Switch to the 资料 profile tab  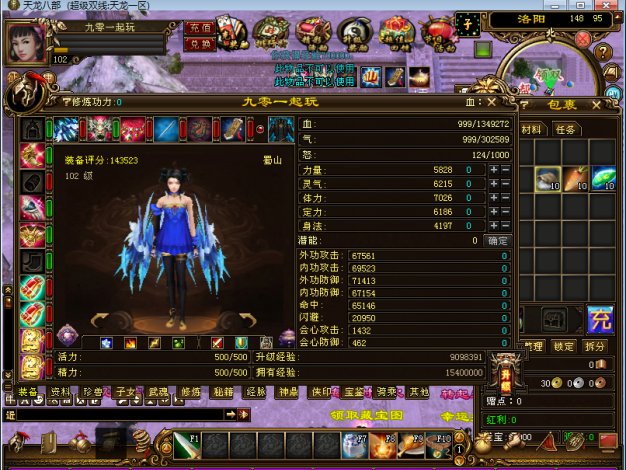pyautogui.click(x=61, y=392)
